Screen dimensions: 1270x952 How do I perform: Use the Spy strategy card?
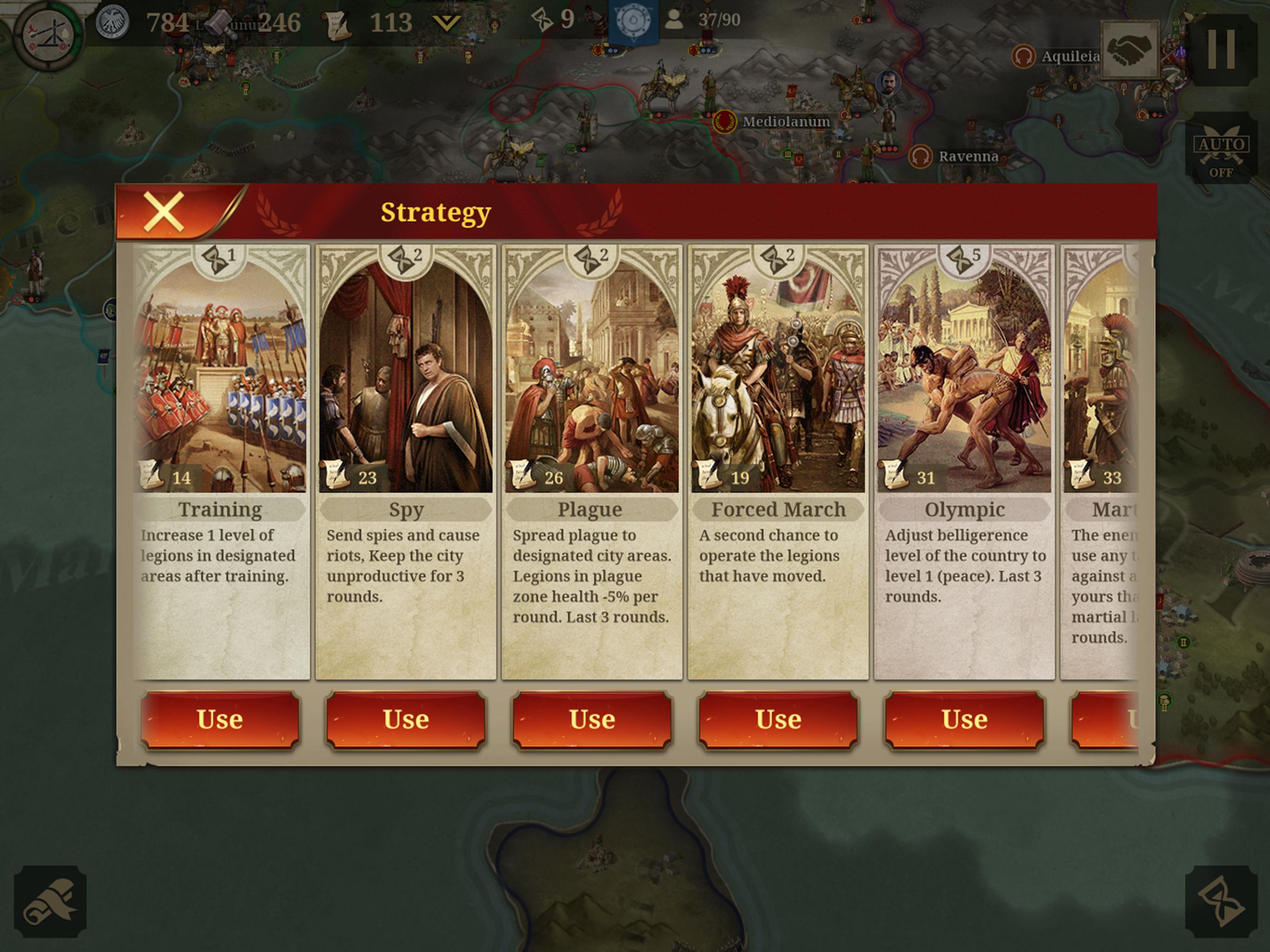tap(406, 720)
